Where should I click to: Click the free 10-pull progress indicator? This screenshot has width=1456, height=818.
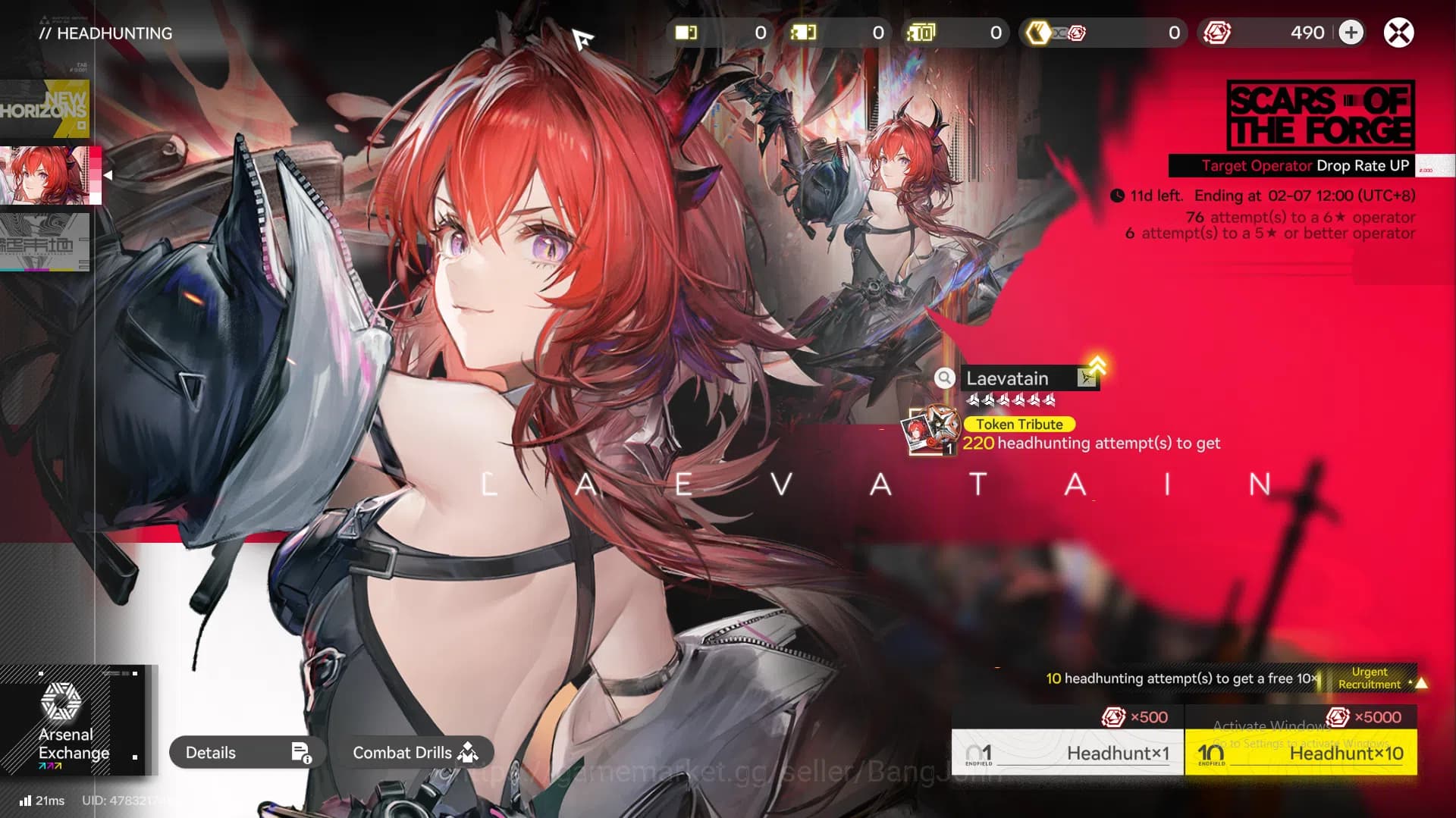point(1180,679)
